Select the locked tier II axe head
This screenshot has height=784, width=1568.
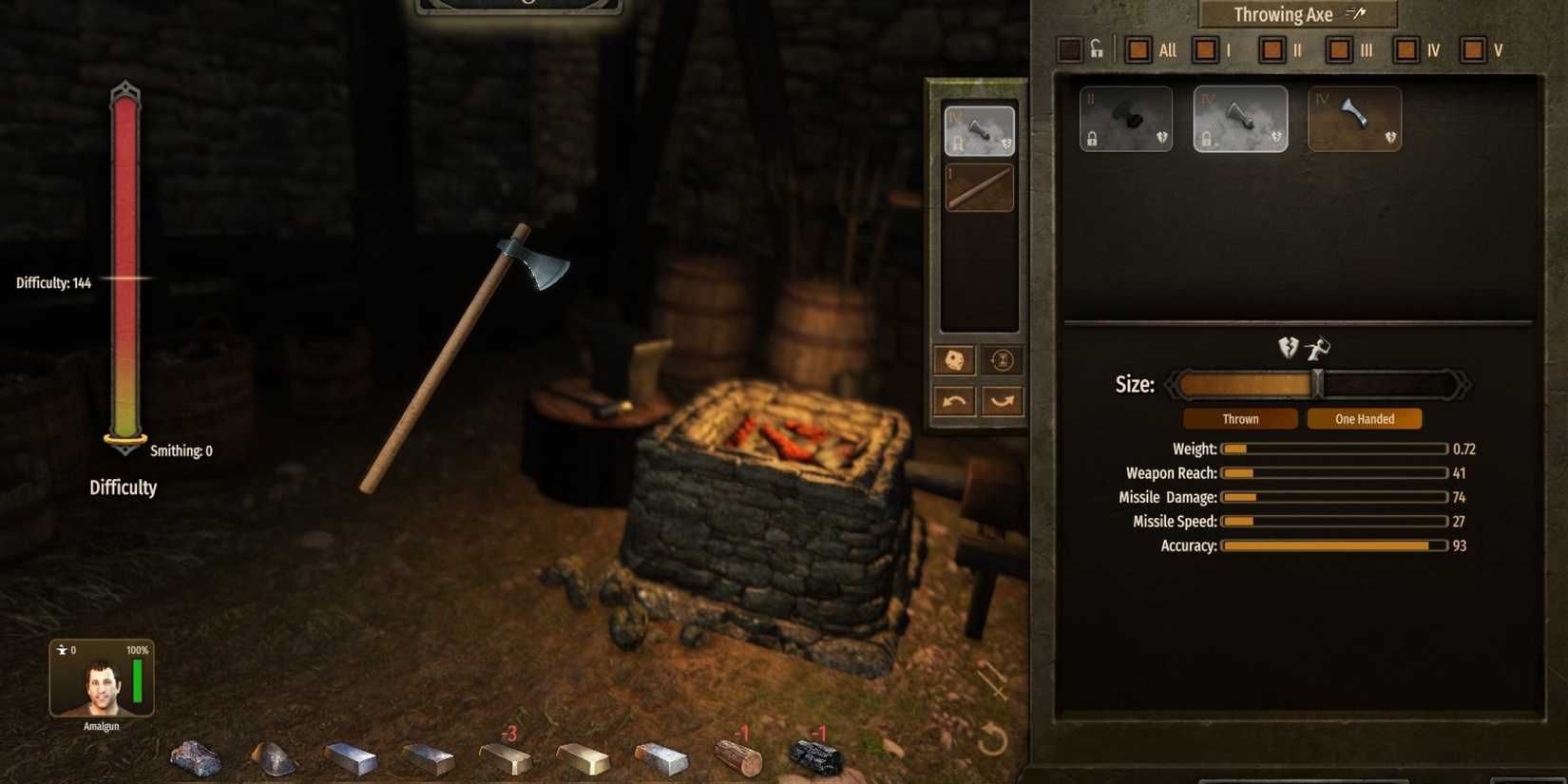pos(1126,118)
